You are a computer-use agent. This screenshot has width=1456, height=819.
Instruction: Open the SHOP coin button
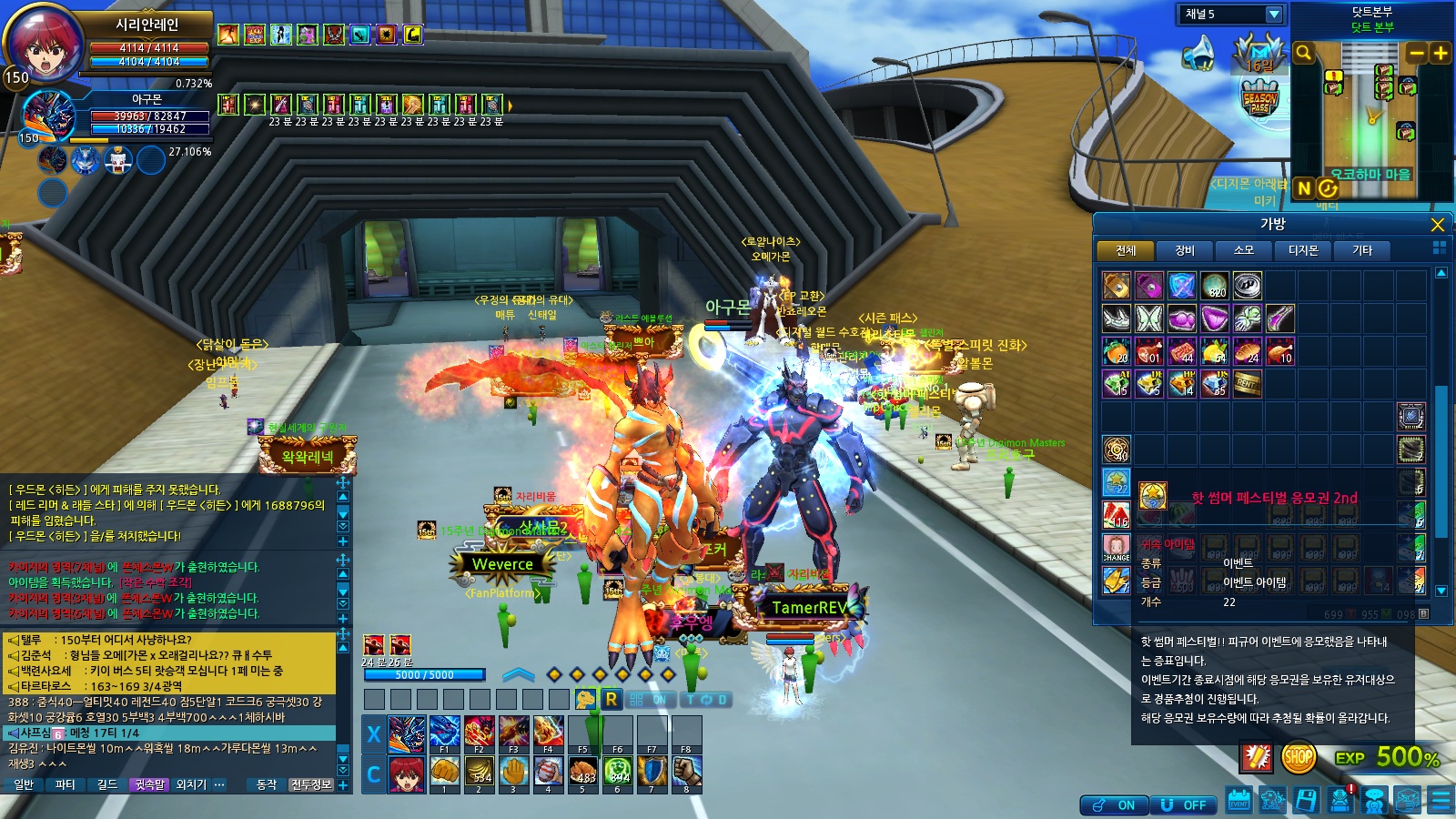(x=1298, y=756)
